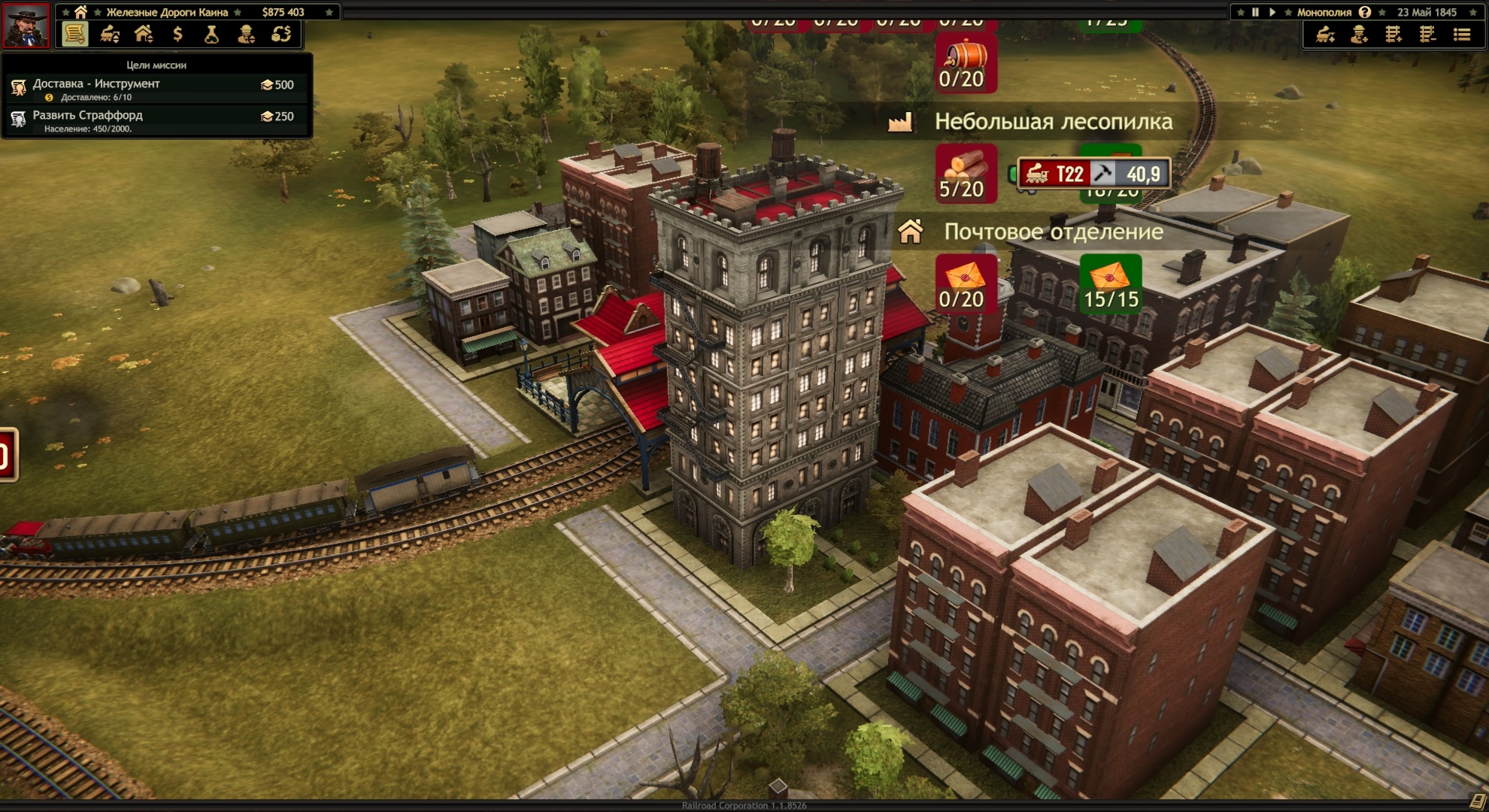Open the train list panel
The image size is (1489, 812).
tap(110, 35)
